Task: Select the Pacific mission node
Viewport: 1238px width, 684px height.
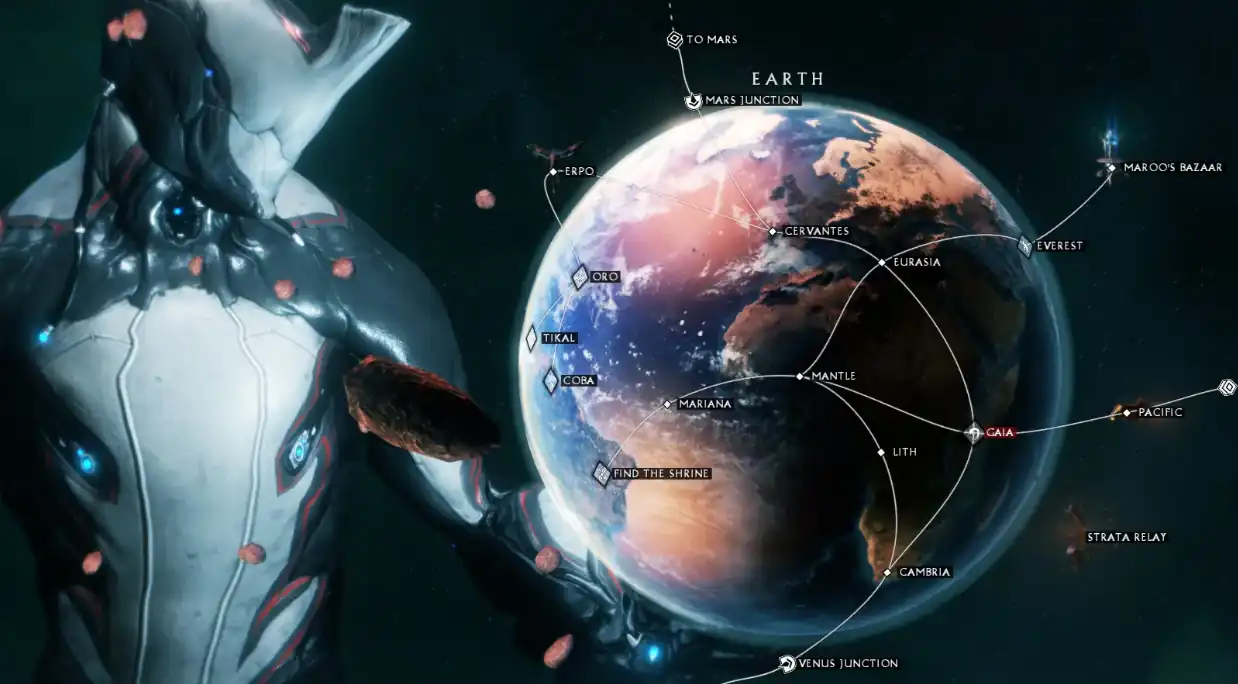Action: (1127, 412)
